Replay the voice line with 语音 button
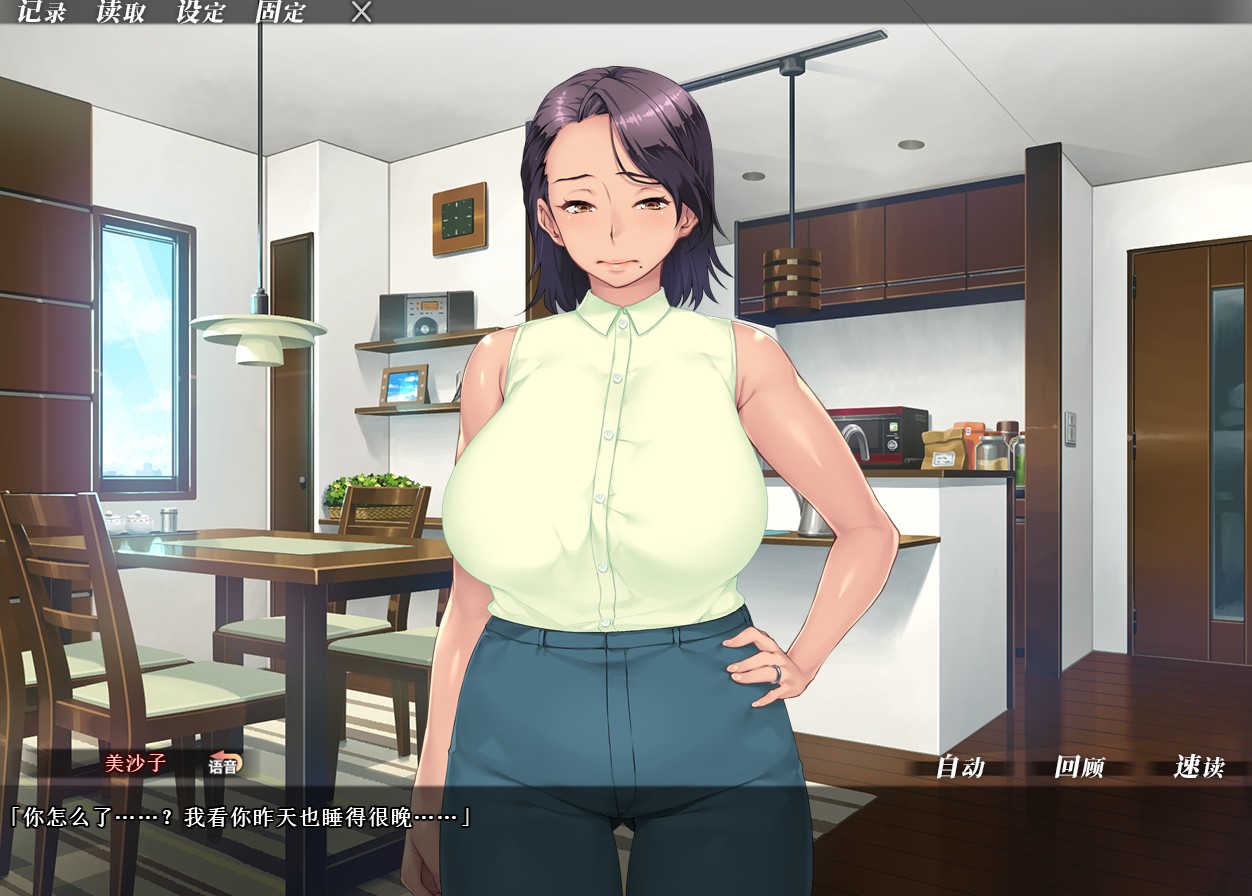 (x=224, y=766)
